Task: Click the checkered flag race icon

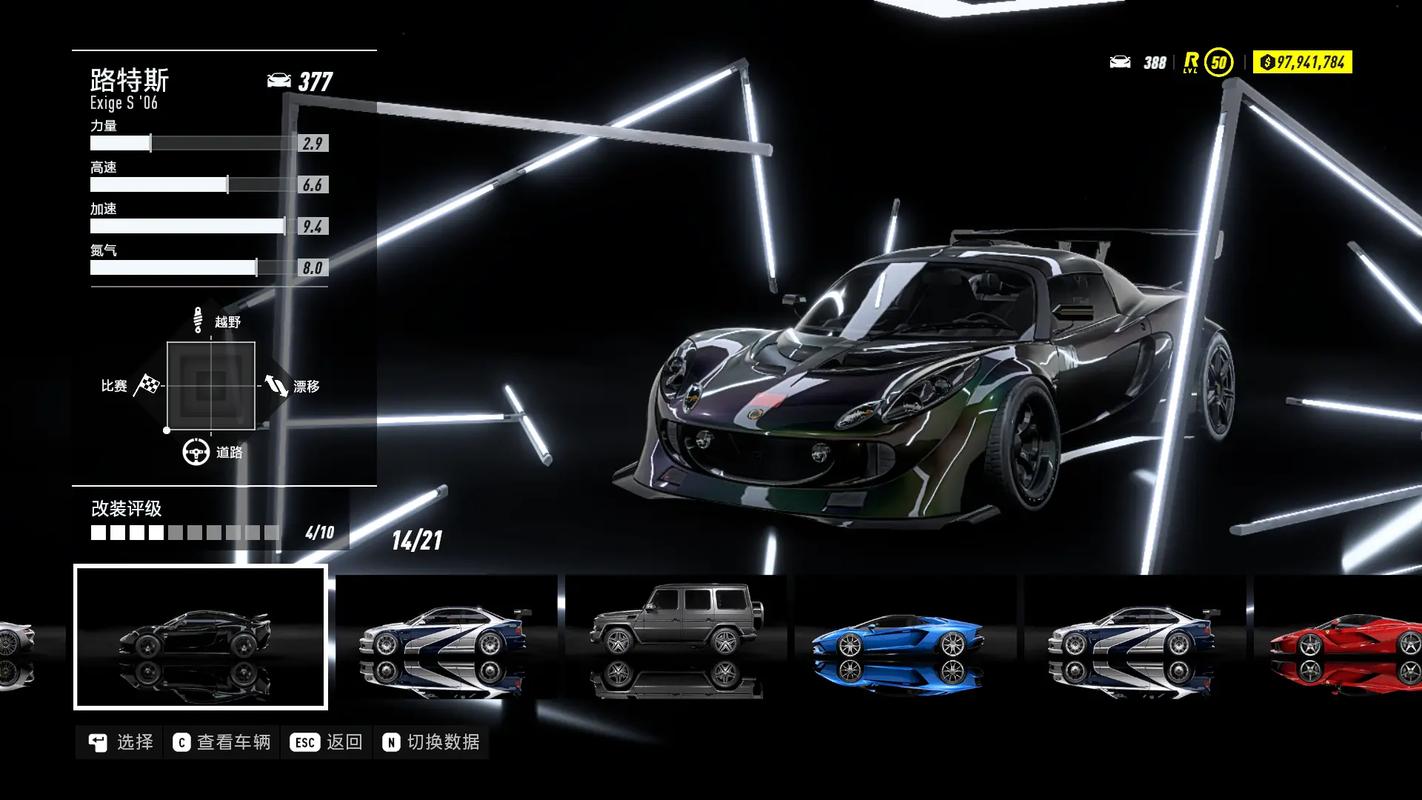Action: click(x=146, y=385)
